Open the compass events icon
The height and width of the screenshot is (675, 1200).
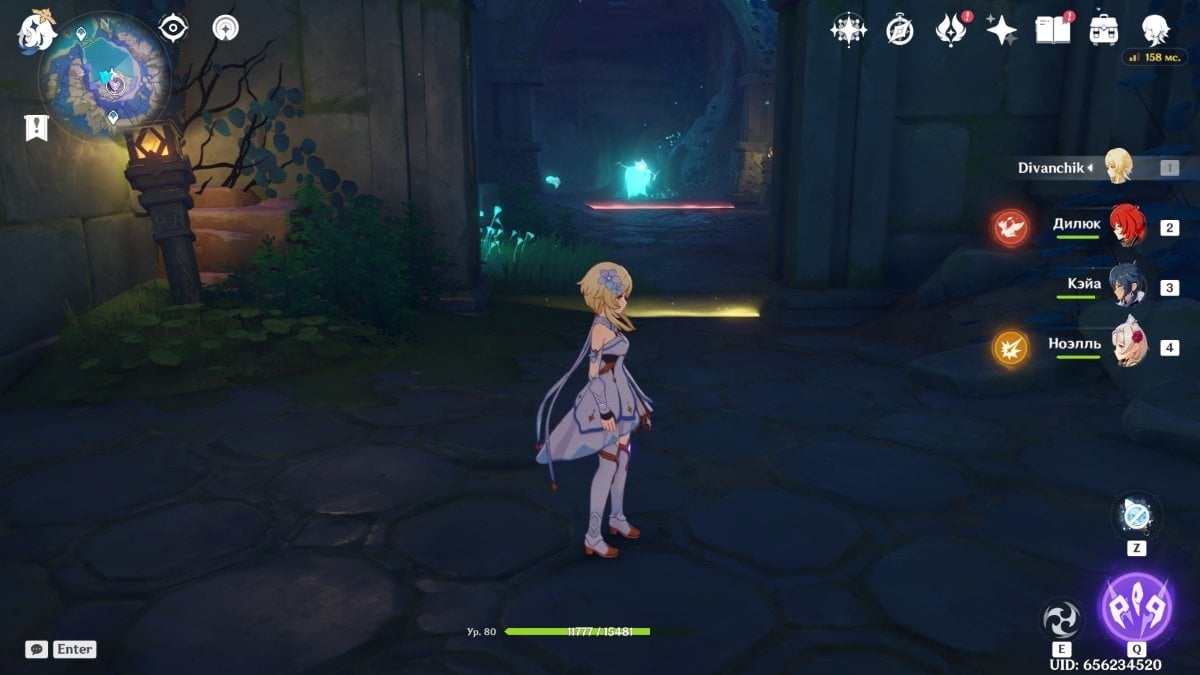click(900, 30)
